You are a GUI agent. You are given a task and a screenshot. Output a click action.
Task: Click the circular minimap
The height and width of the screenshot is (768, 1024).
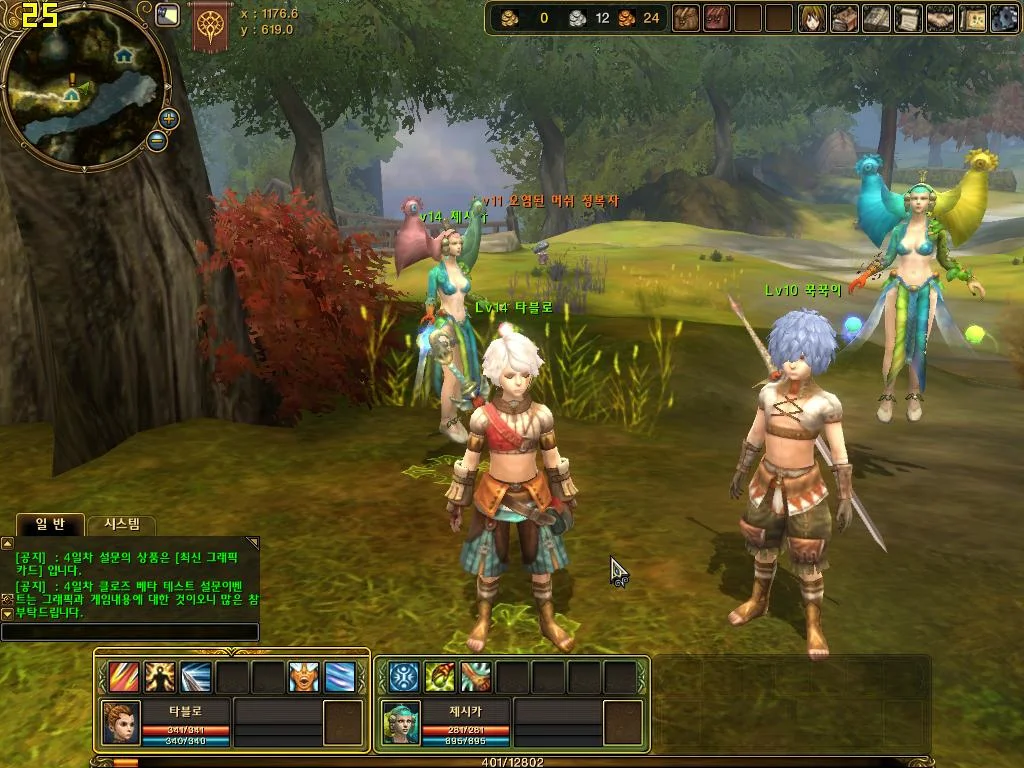[x=83, y=85]
